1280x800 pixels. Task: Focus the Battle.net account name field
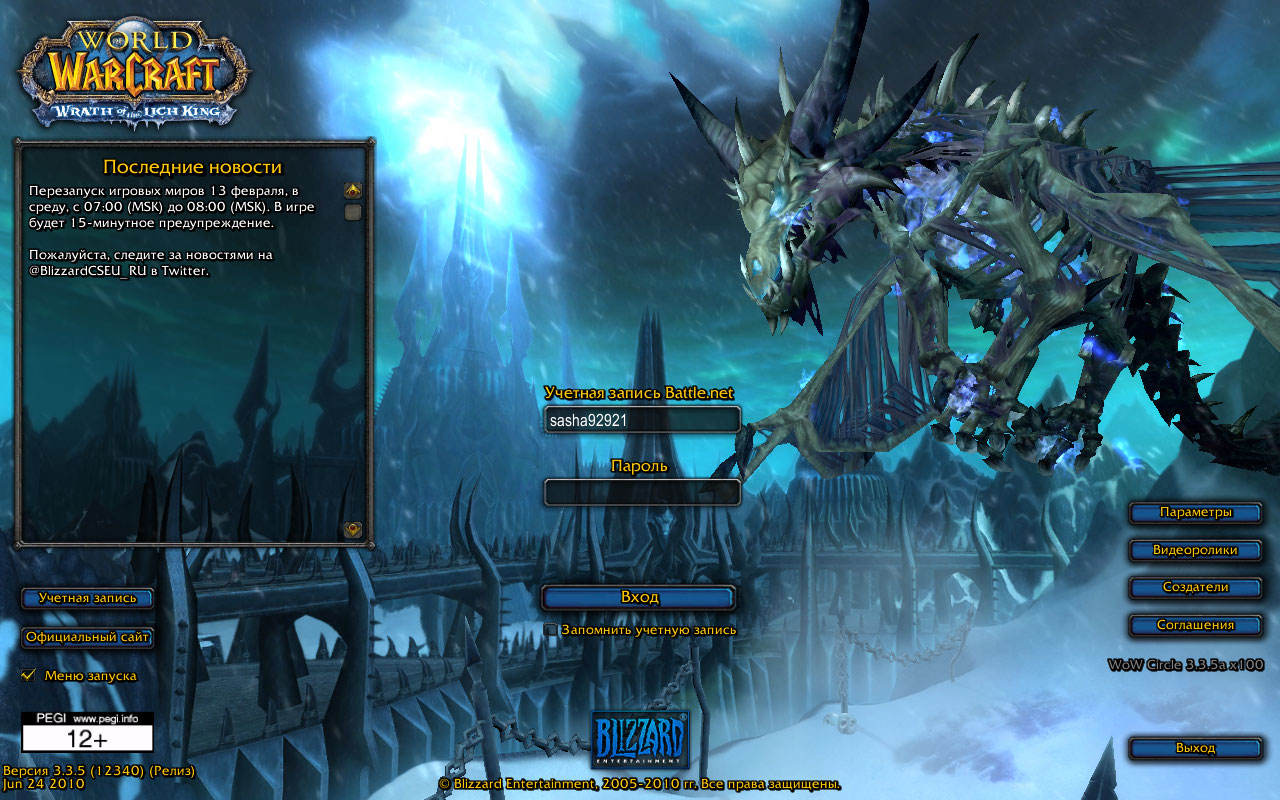tap(642, 420)
